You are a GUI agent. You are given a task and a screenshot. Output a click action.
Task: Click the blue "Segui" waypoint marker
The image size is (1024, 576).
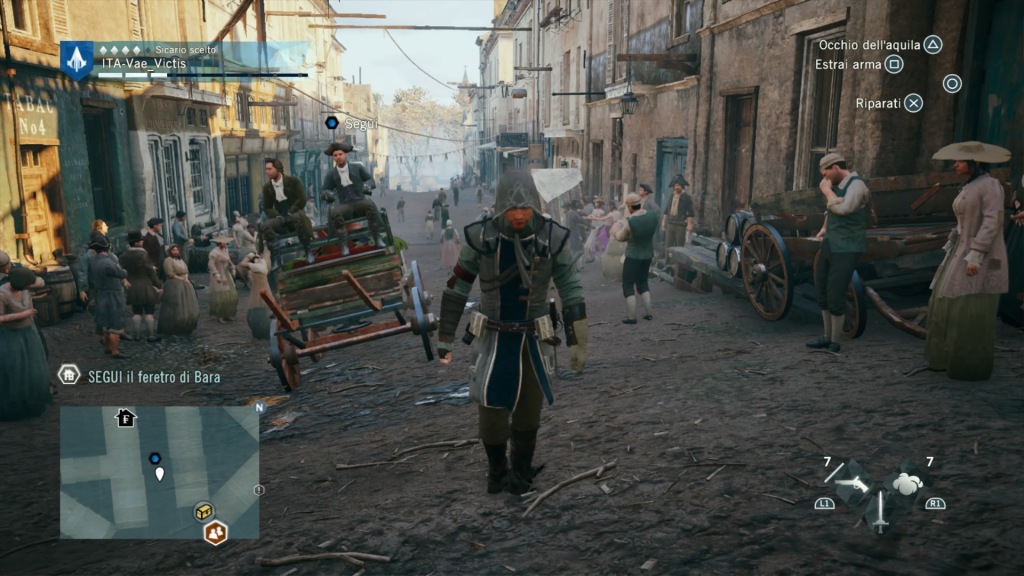(332, 122)
